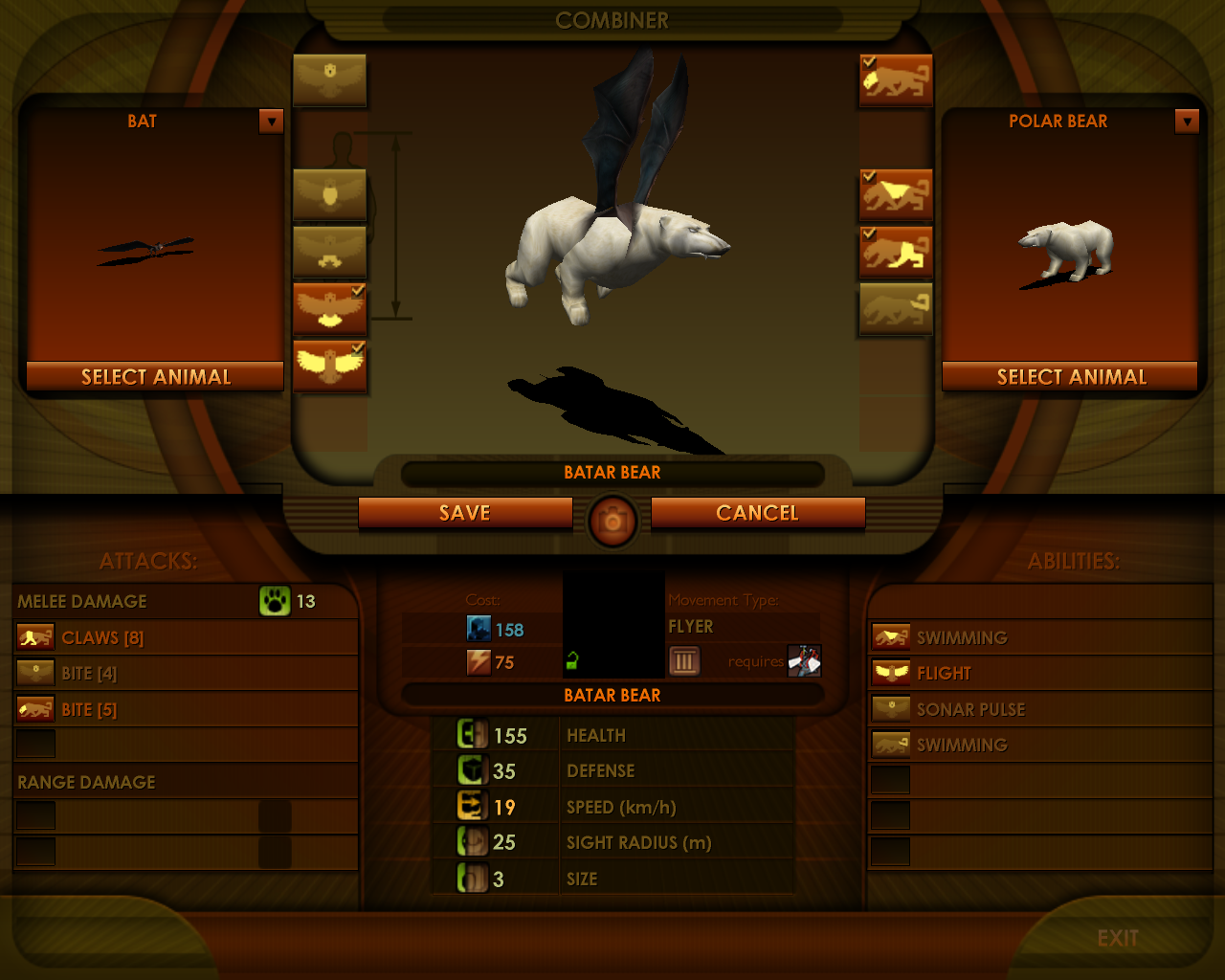
Task: Click the camera snapshot button
Action: (x=612, y=521)
